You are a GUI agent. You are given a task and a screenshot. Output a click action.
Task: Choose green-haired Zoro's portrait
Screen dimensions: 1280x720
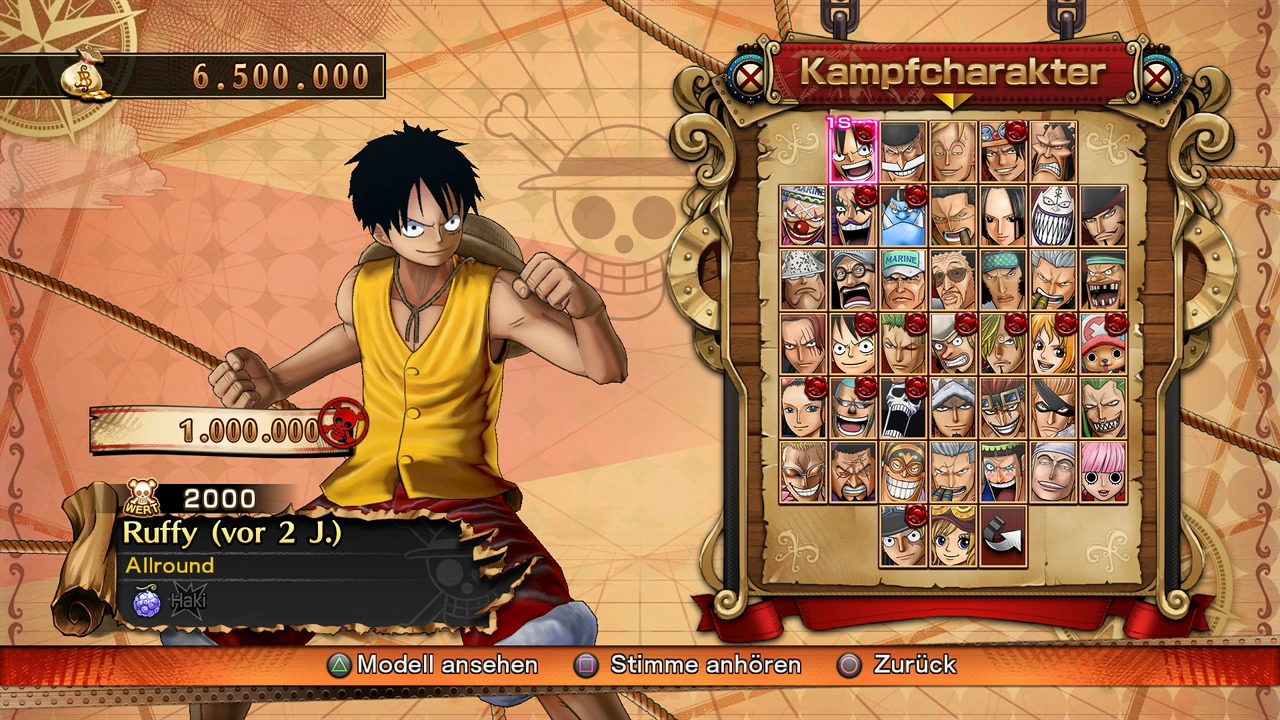click(x=903, y=344)
